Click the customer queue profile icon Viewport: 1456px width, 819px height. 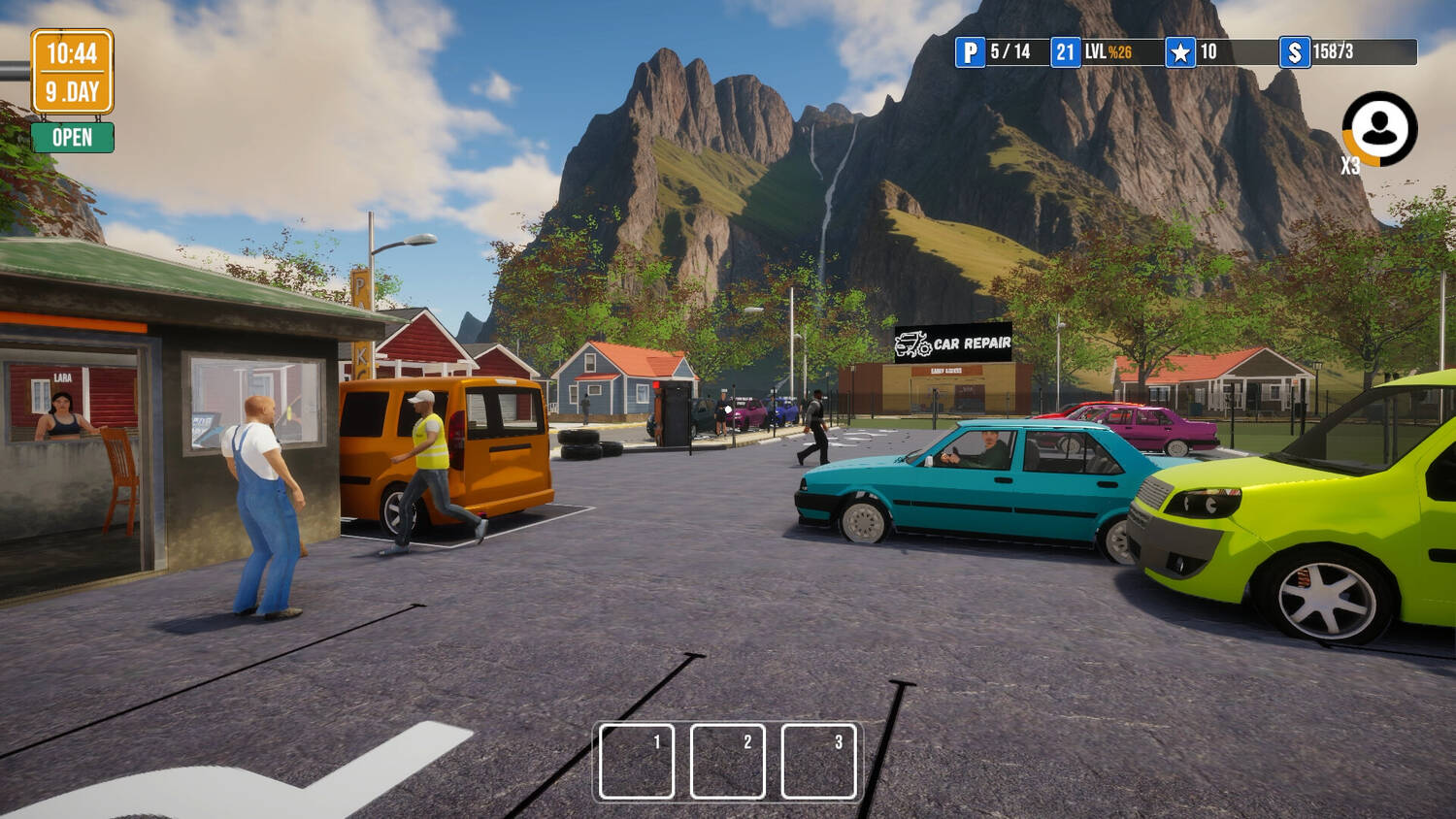coord(1379,128)
